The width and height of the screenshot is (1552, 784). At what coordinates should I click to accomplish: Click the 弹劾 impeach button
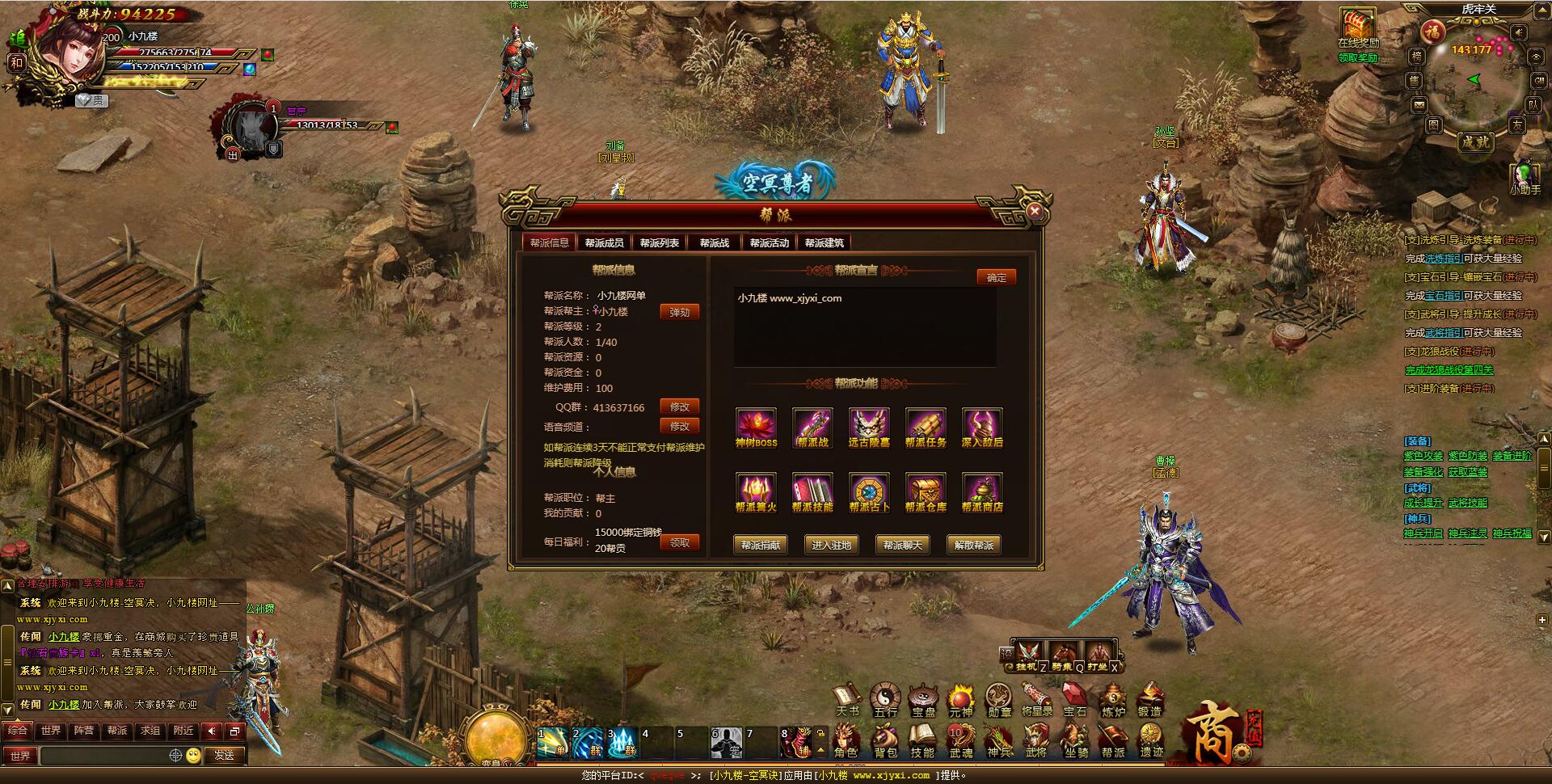click(679, 312)
